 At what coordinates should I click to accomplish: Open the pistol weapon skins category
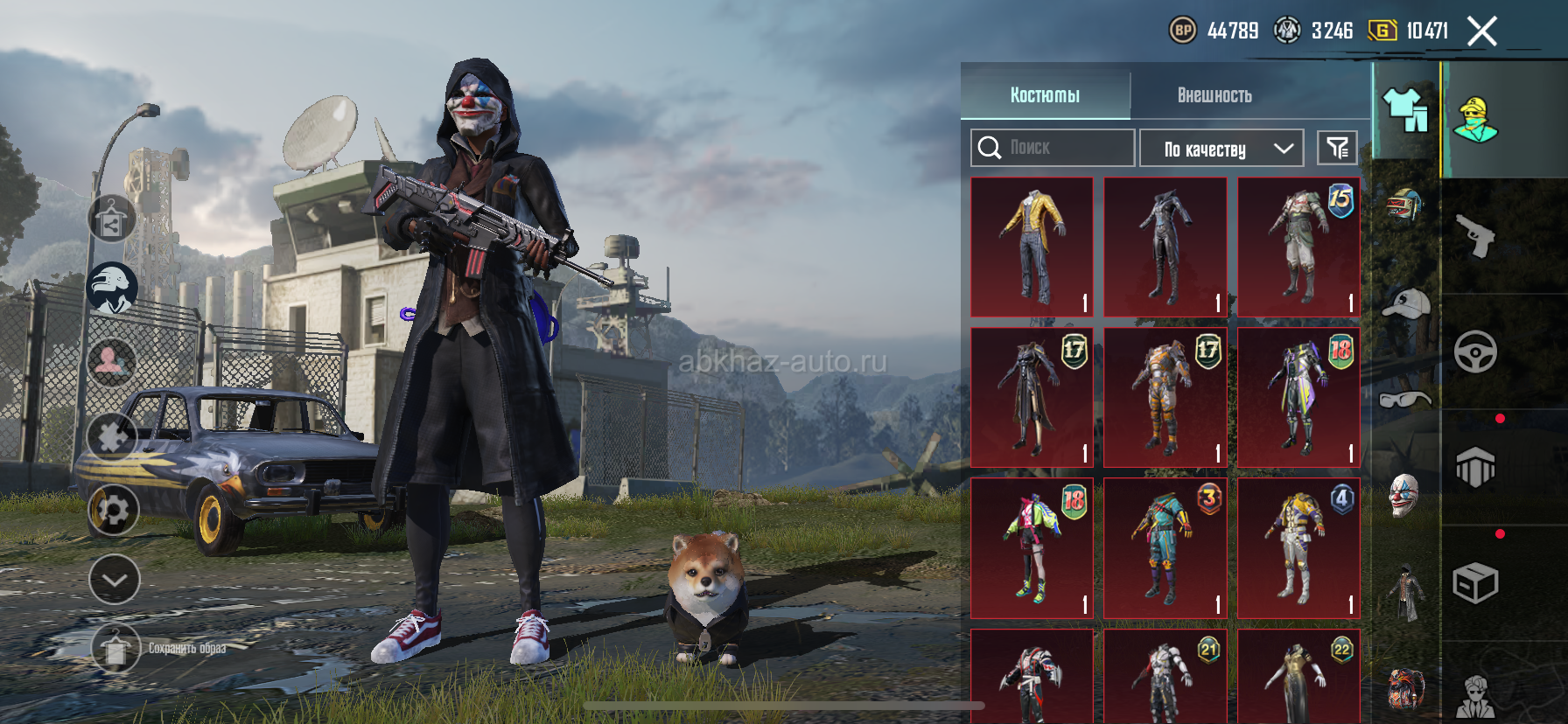tap(1475, 235)
